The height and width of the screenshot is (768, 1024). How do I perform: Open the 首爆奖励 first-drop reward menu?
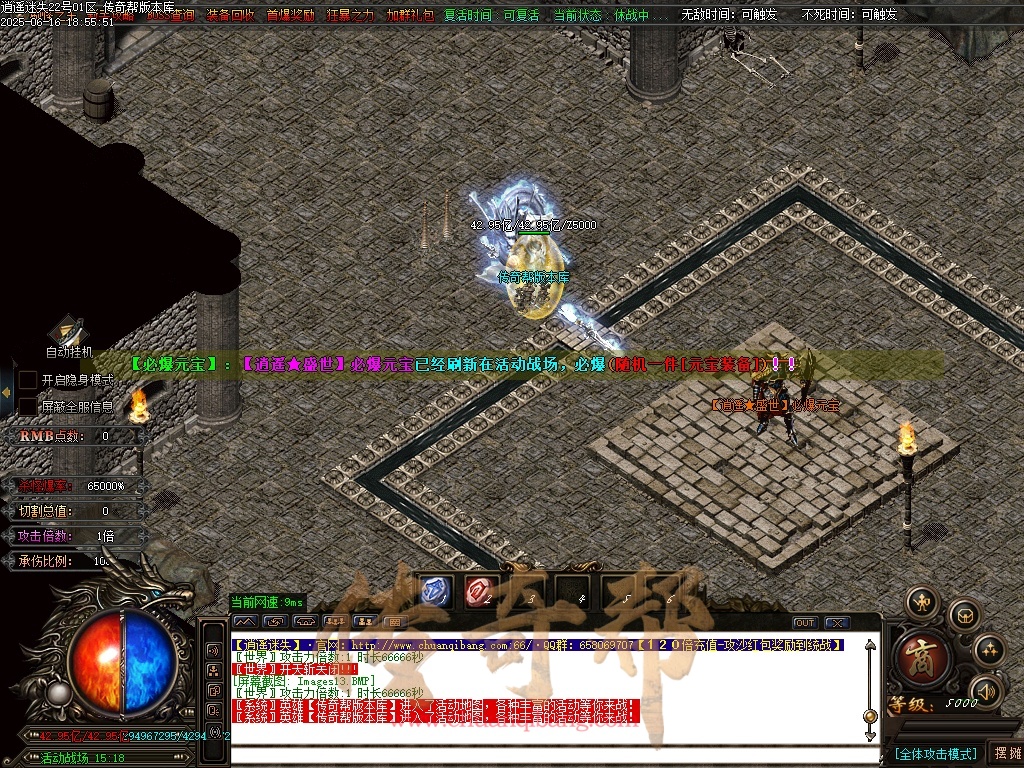tap(290, 15)
